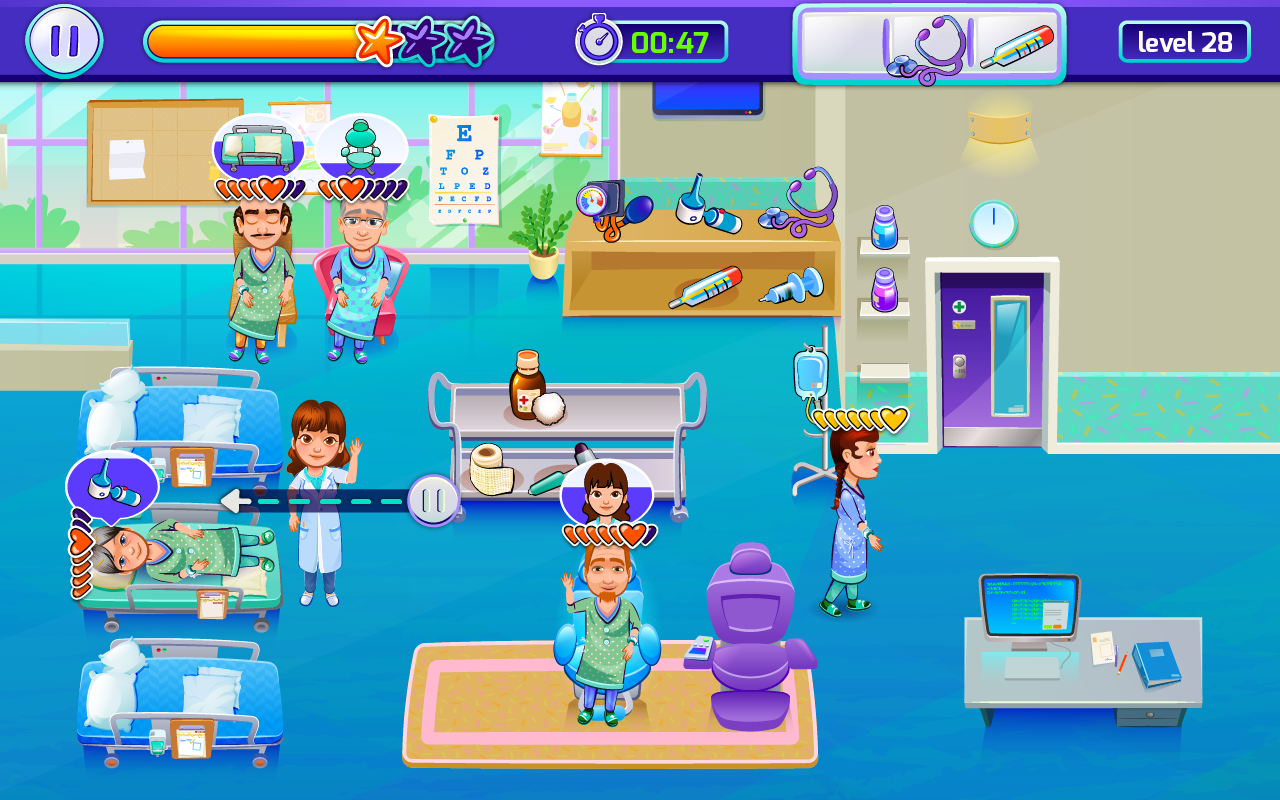This screenshot has height=800, width=1280.
Task: Click the otoscope request bubble over the bed patient
Action: [x=112, y=483]
